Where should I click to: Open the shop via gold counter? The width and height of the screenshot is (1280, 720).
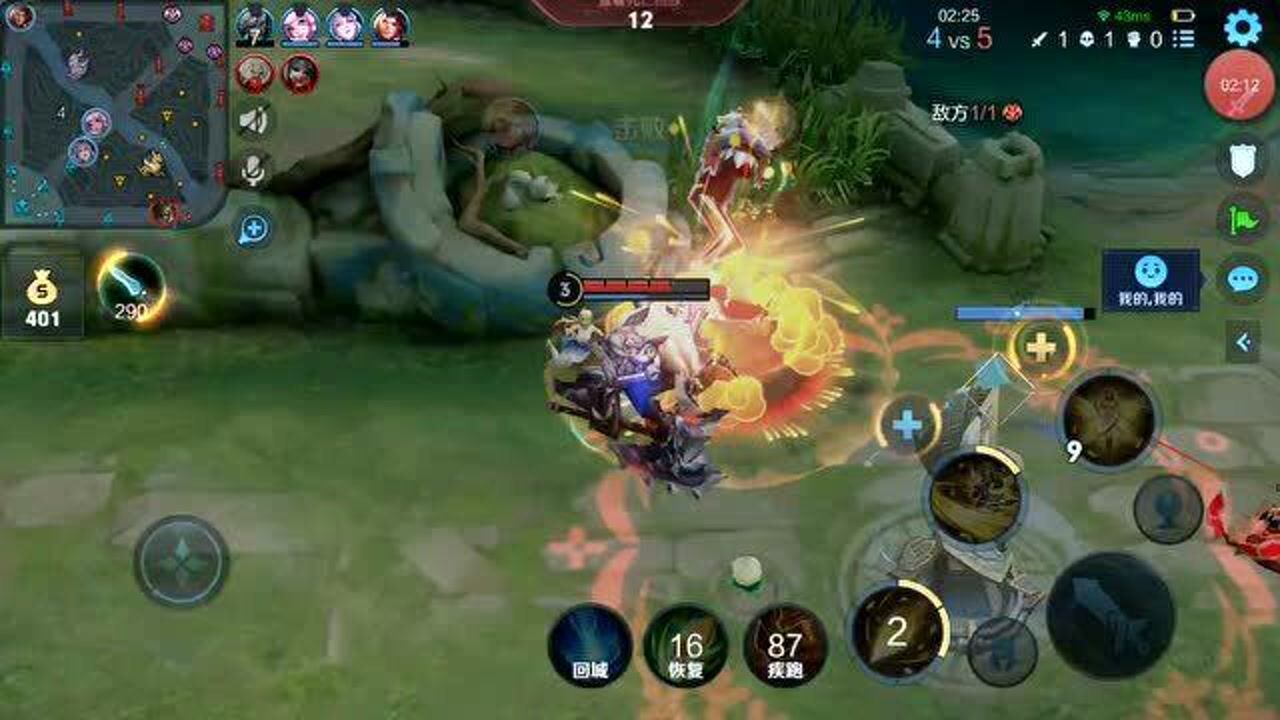click(x=42, y=300)
